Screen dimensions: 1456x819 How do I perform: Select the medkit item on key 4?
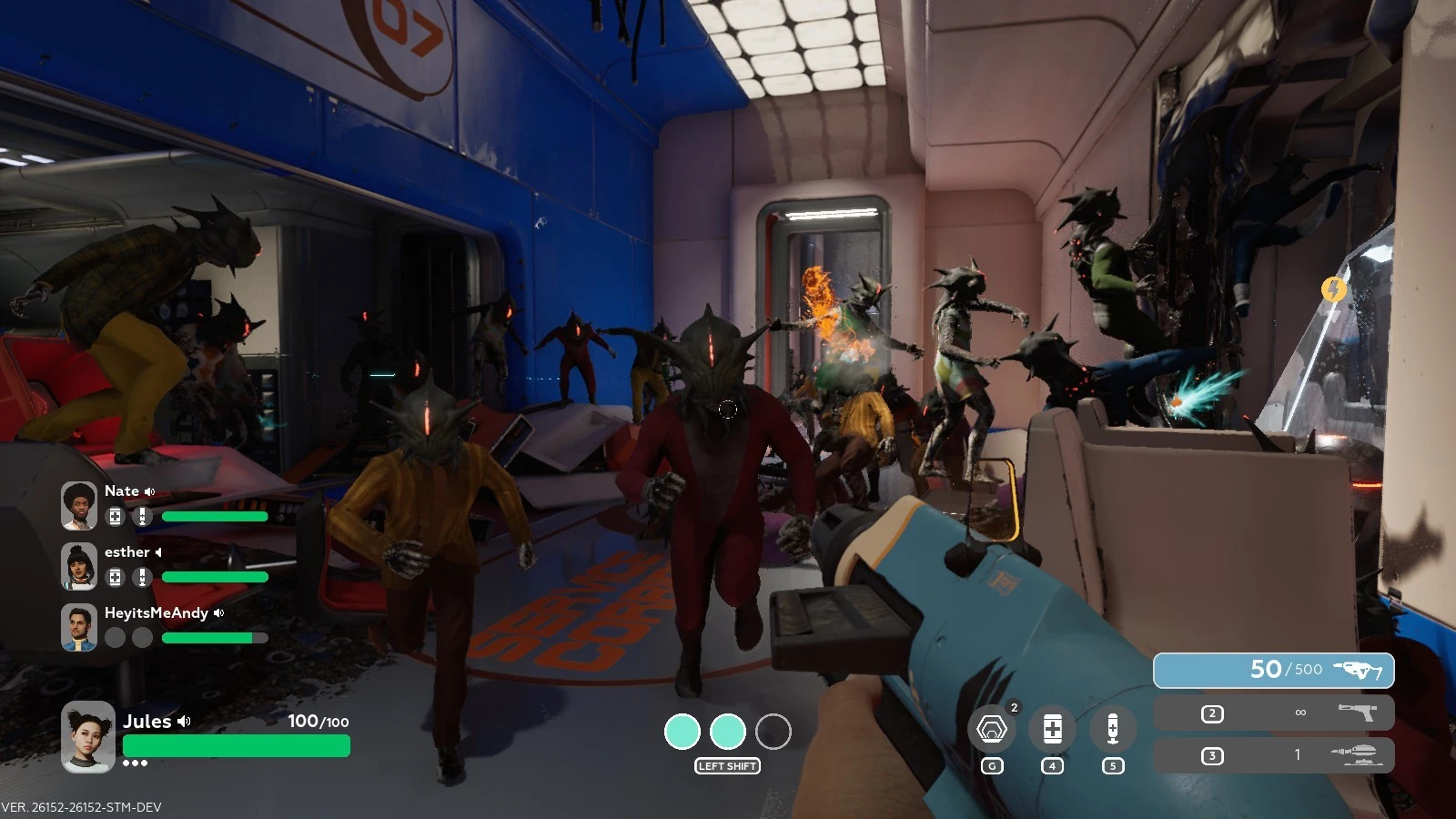(x=1053, y=728)
